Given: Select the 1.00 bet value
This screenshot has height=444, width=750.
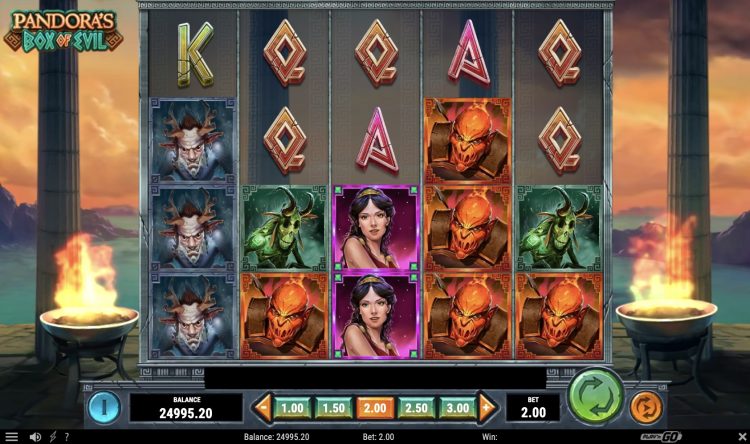Looking at the screenshot, I should [x=292, y=408].
